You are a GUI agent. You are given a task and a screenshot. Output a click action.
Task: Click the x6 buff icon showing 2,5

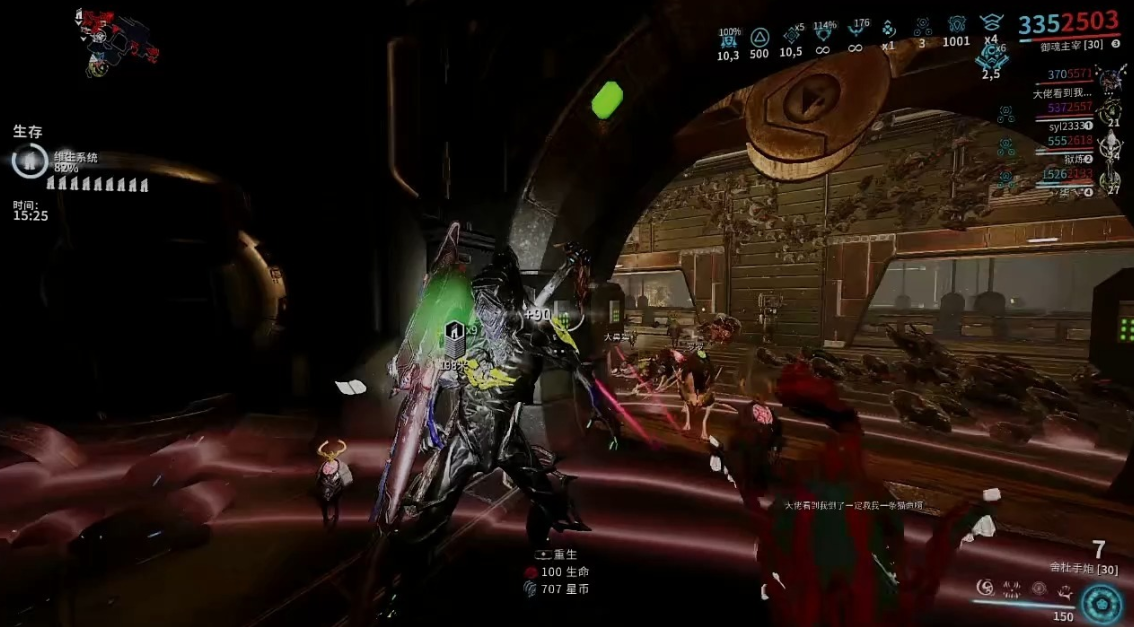click(991, 58)
